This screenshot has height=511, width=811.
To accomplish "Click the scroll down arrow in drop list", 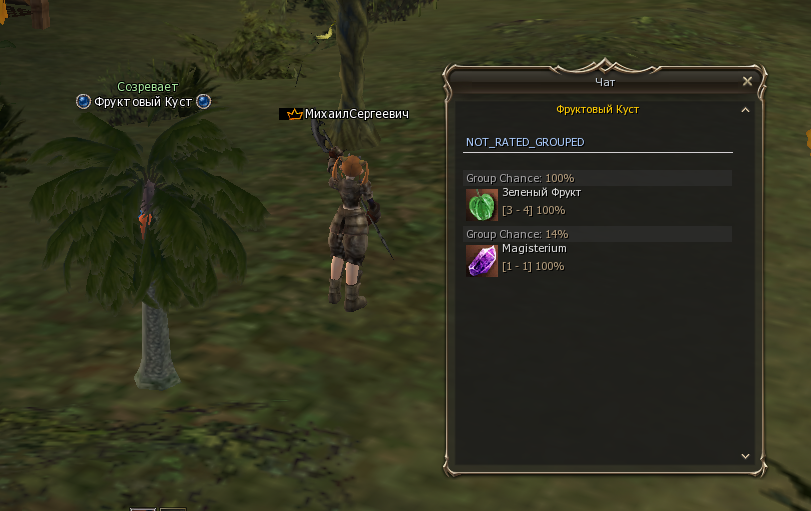I will tap(745, 455).
